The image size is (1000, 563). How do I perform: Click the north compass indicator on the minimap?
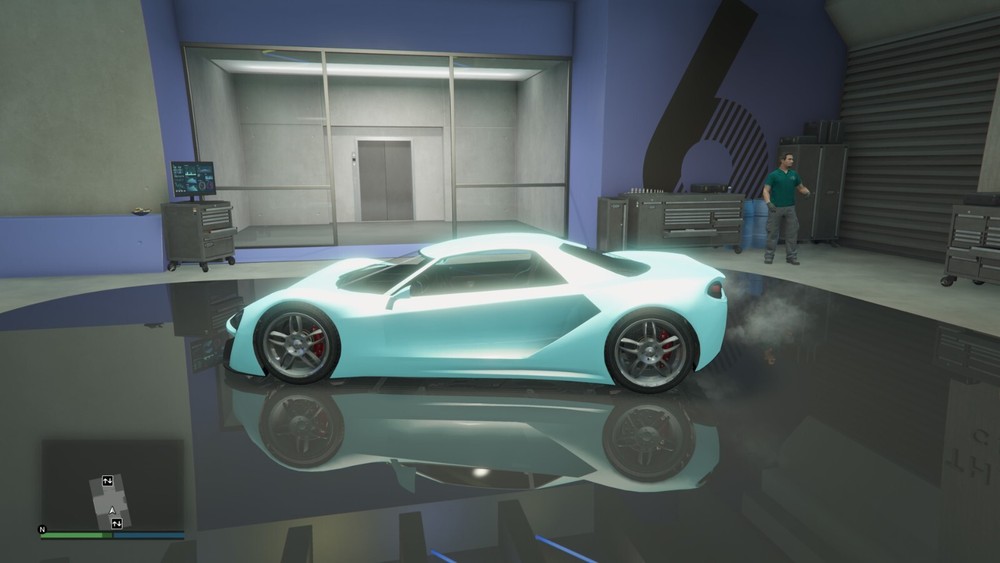(42, 529)
